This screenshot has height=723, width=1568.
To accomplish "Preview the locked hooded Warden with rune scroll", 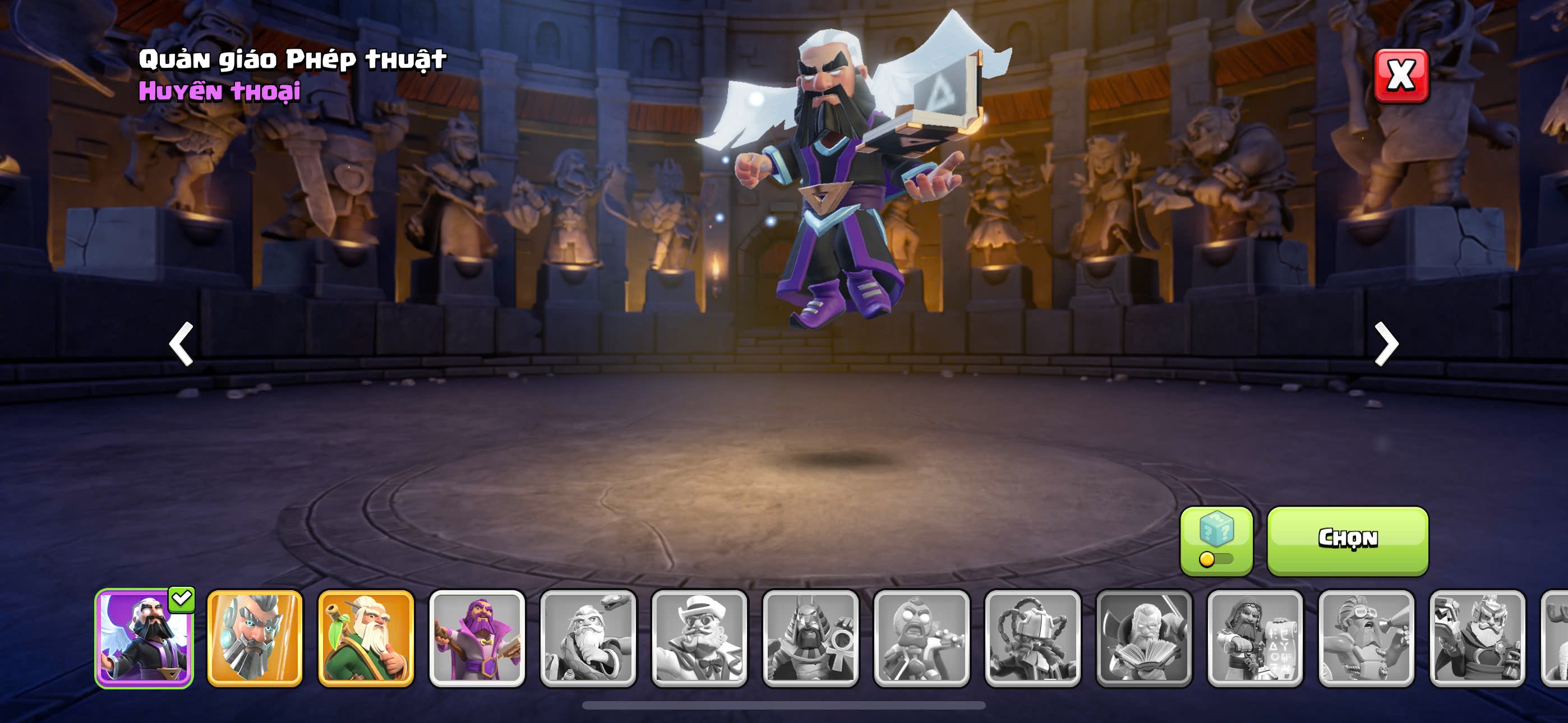I will [x=1255, y=638].
